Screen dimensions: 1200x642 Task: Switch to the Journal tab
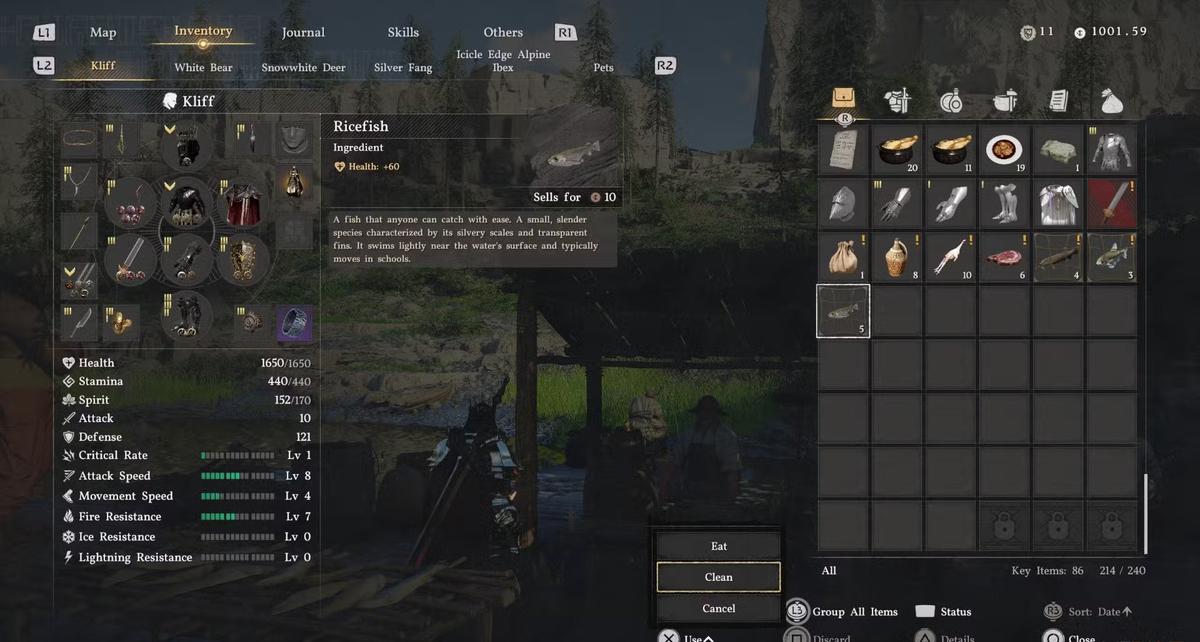pyautogui.click(x=303, y=32)
